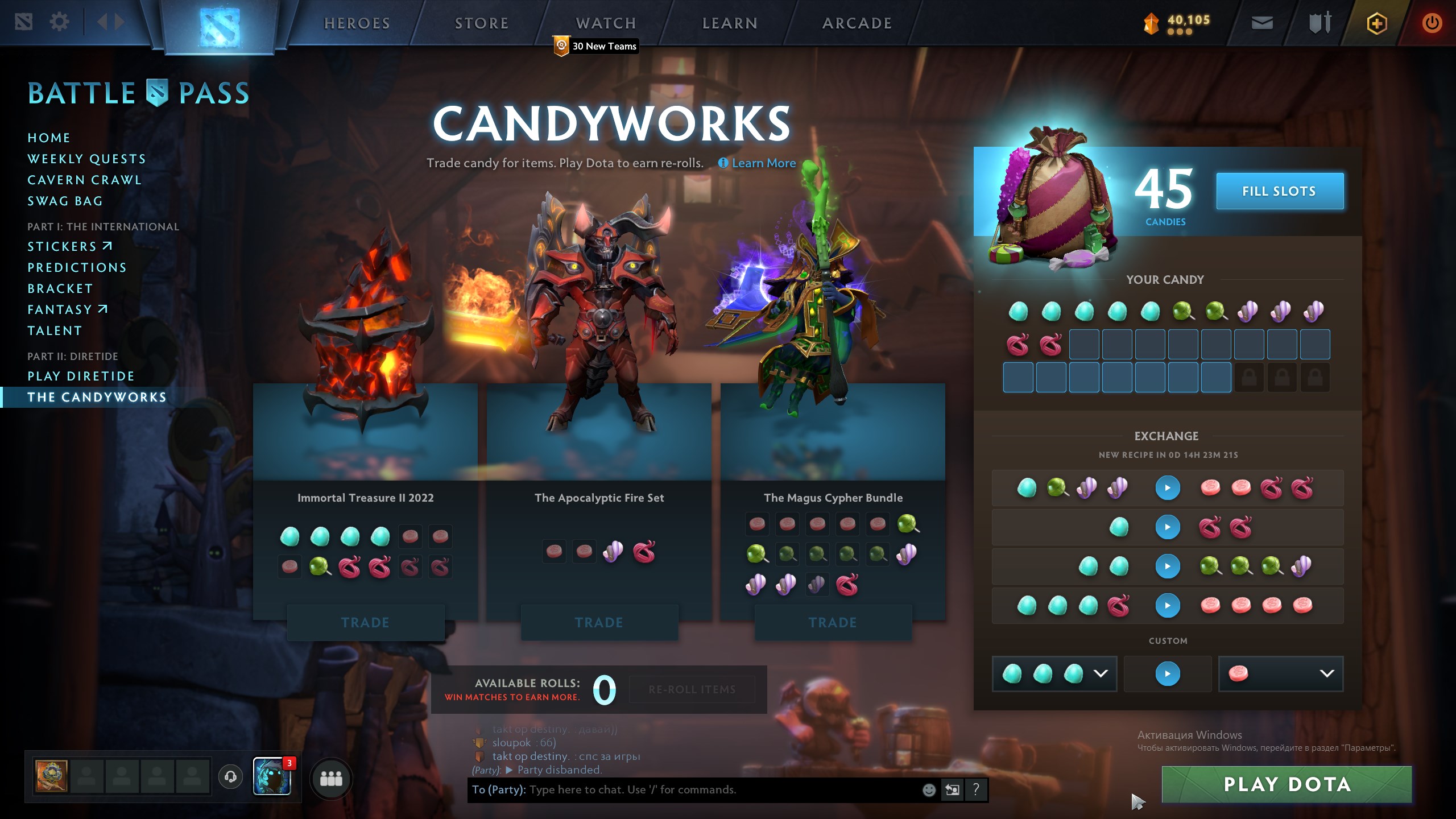Expand the custom exchange input candy dropdown
1456x819 pixels.
(1099, 674)
